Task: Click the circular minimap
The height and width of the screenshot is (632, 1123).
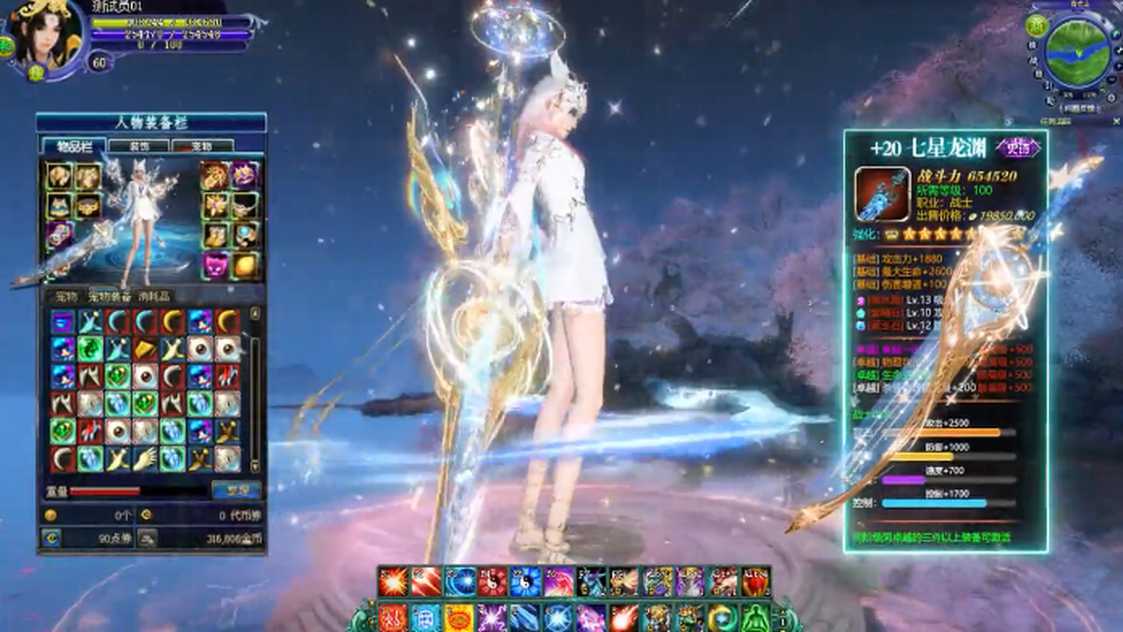Action: pos(1077,54)
